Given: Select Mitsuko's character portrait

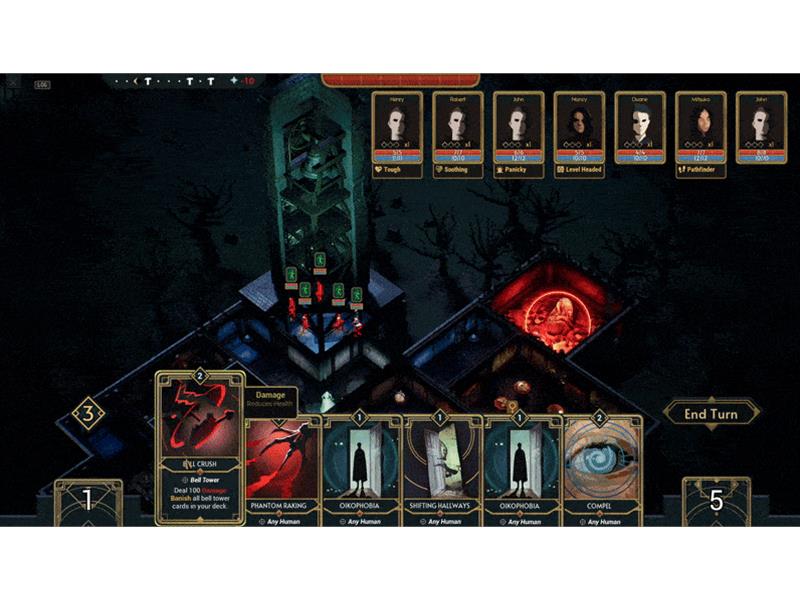Looking at the screenshot, I should click(x=701, y=127).
